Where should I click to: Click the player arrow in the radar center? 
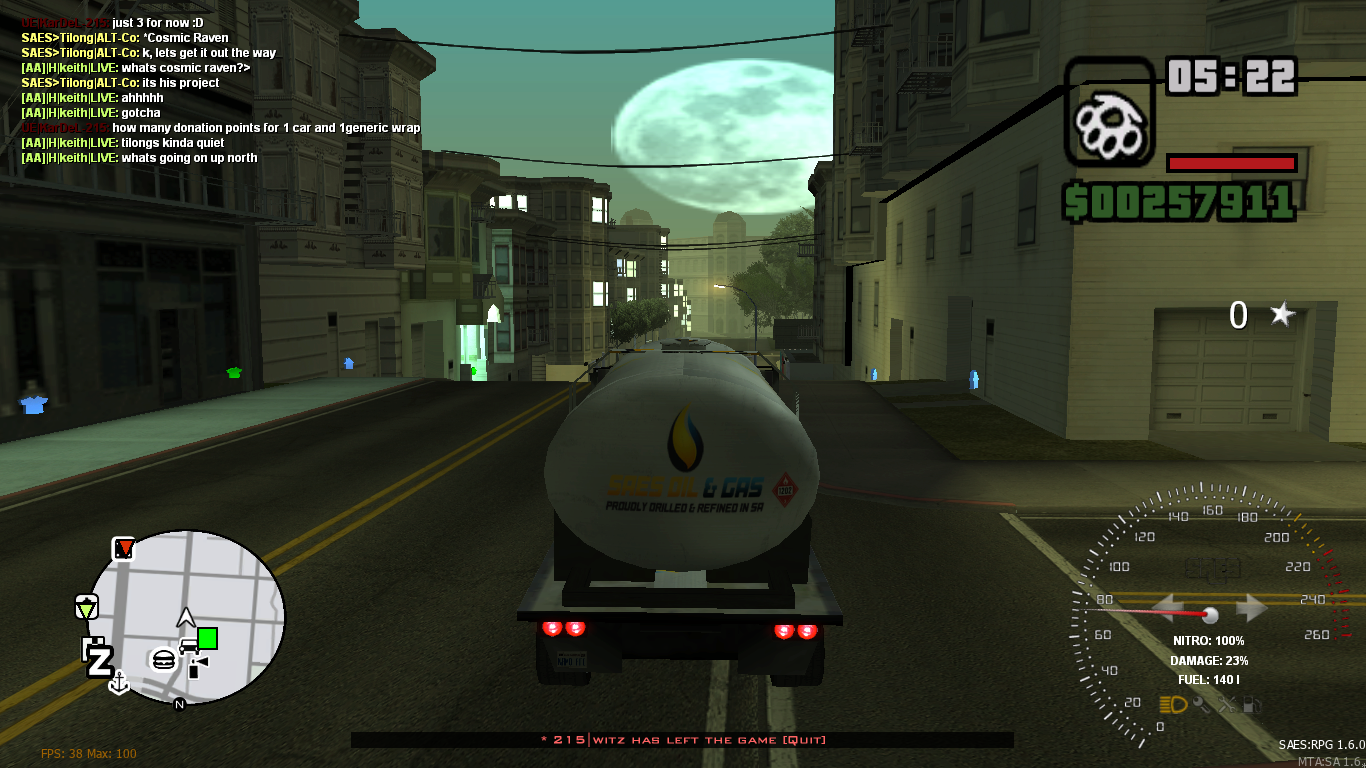(x=186, y=615)
